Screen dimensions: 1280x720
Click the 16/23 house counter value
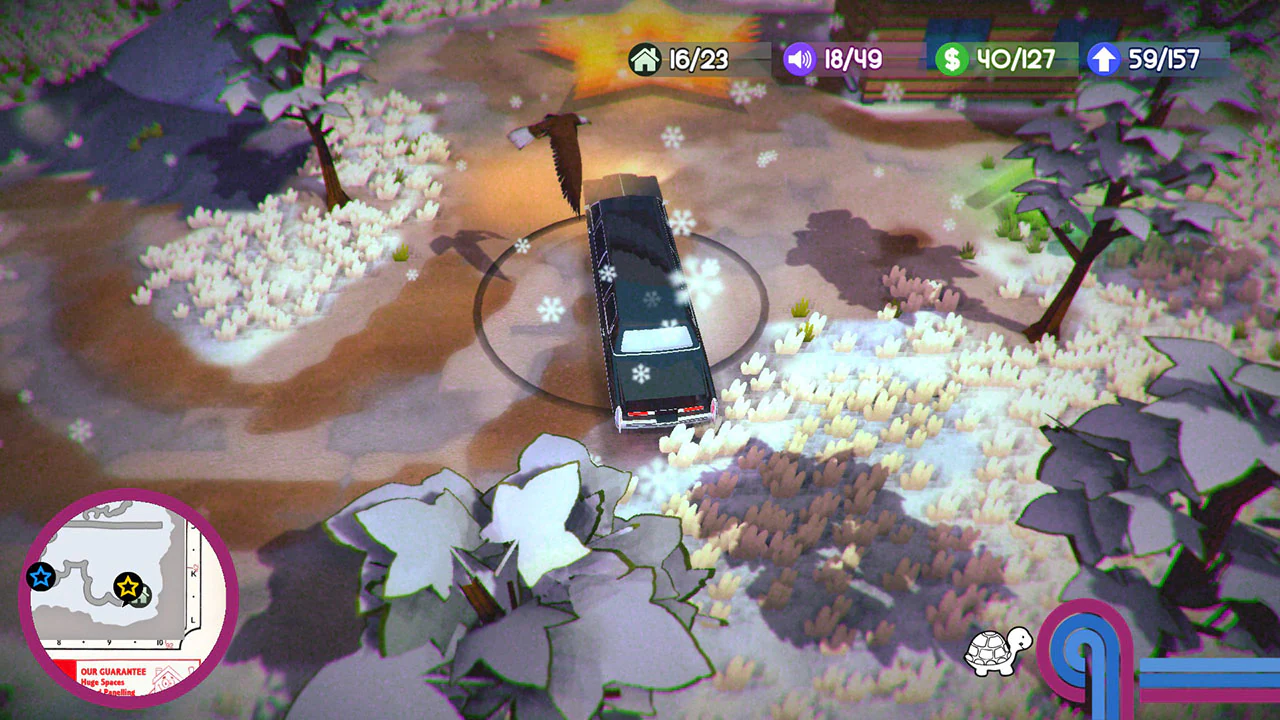(x=700, y=58)
